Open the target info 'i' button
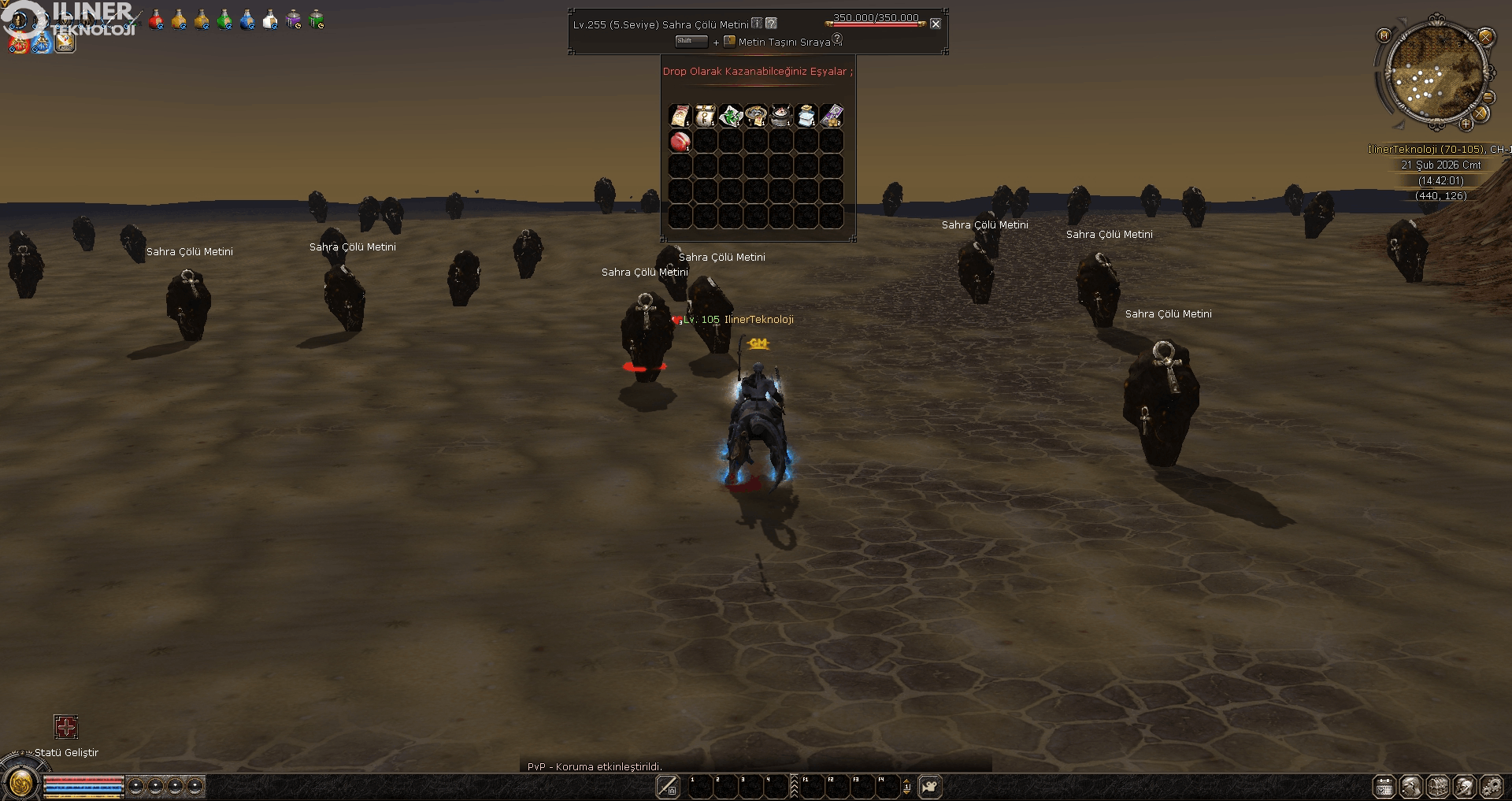Screen dimensions: 1512x801 tap(757, 24)
